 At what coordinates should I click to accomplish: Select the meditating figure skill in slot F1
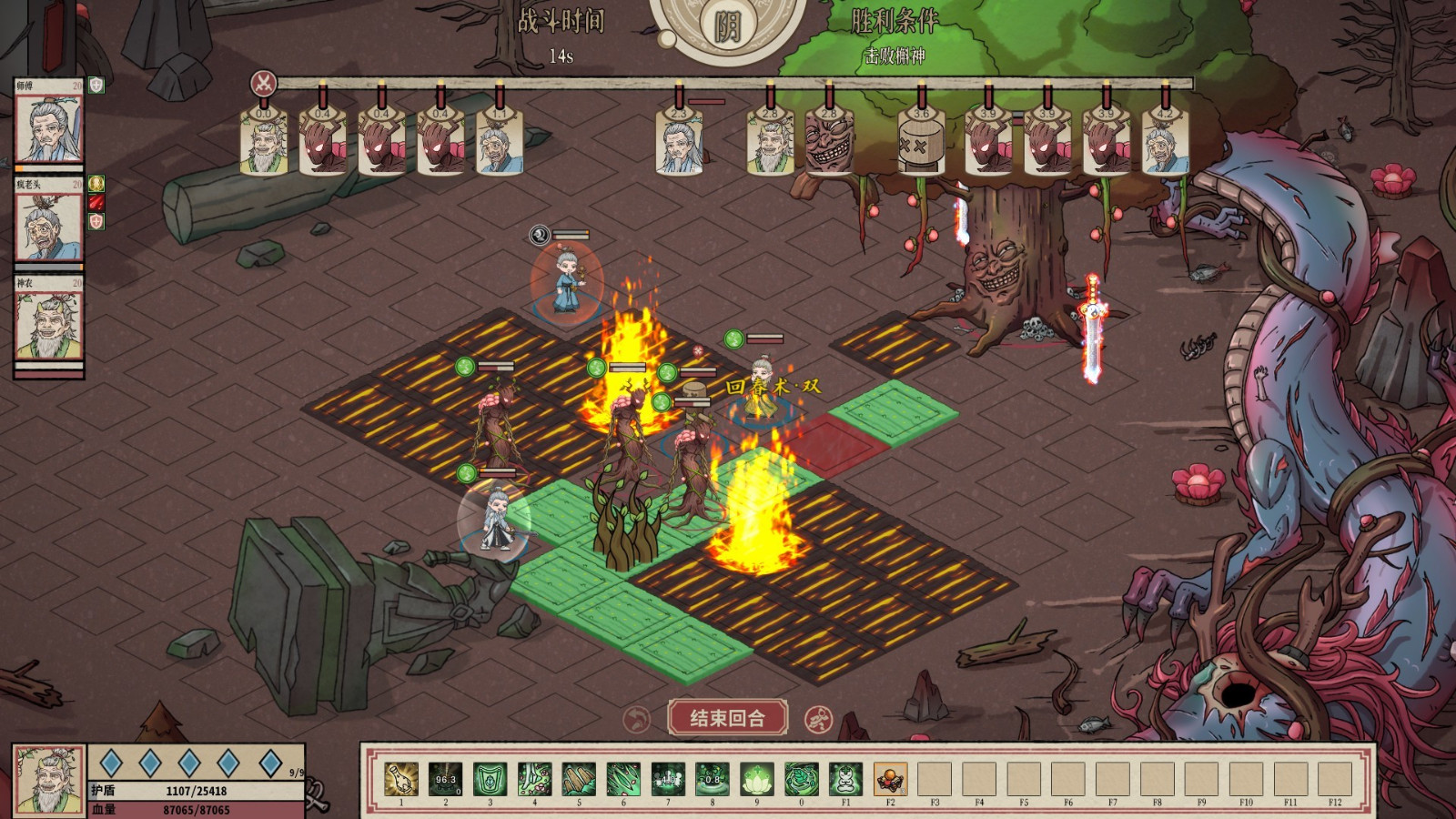(846, 780)
